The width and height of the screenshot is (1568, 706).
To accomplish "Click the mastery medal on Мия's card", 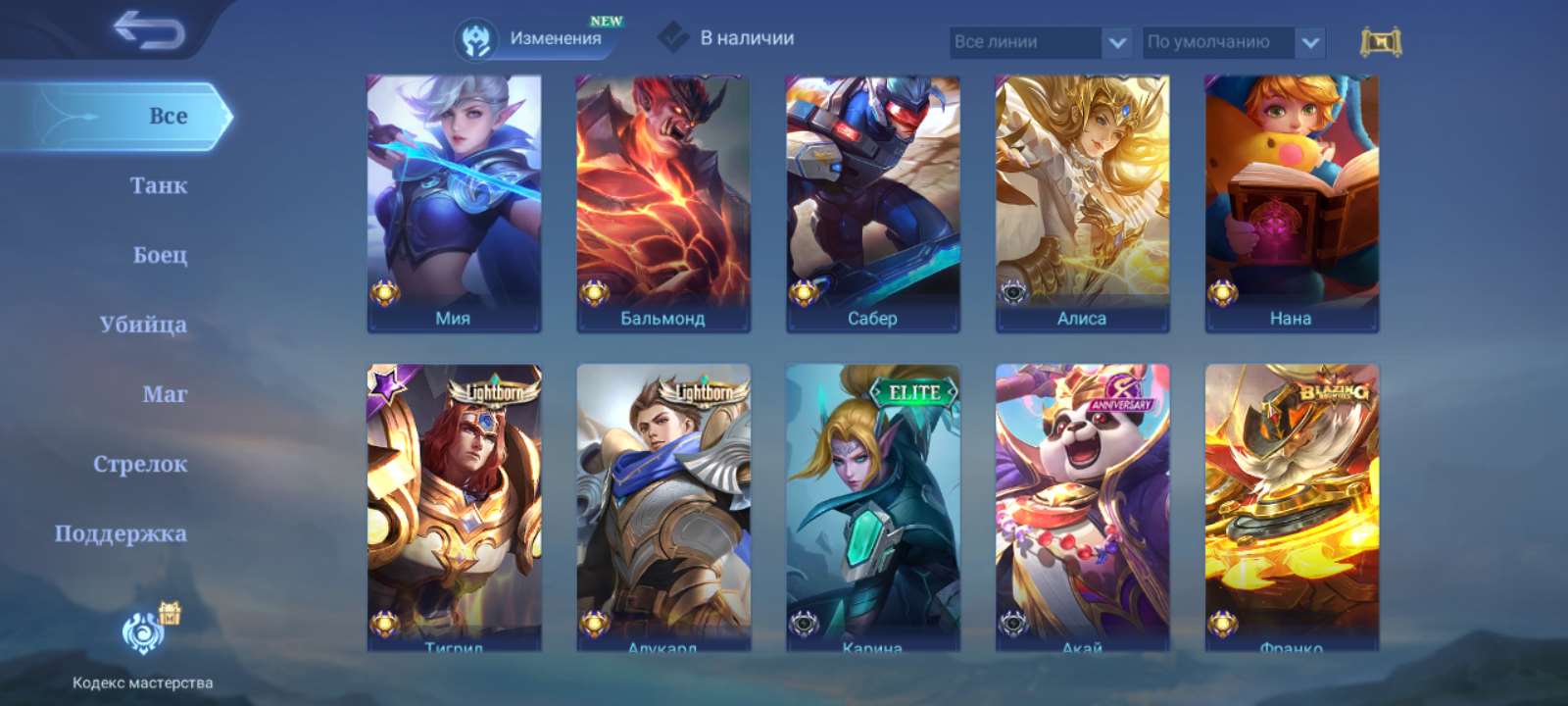I will tap(384, 291).
